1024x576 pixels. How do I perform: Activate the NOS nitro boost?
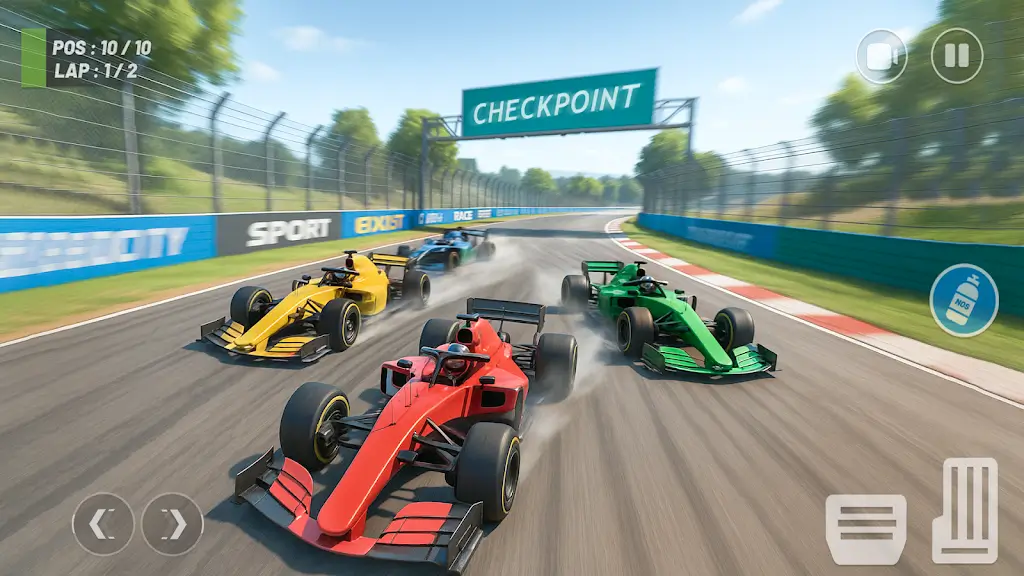click(x=963, y=300)
